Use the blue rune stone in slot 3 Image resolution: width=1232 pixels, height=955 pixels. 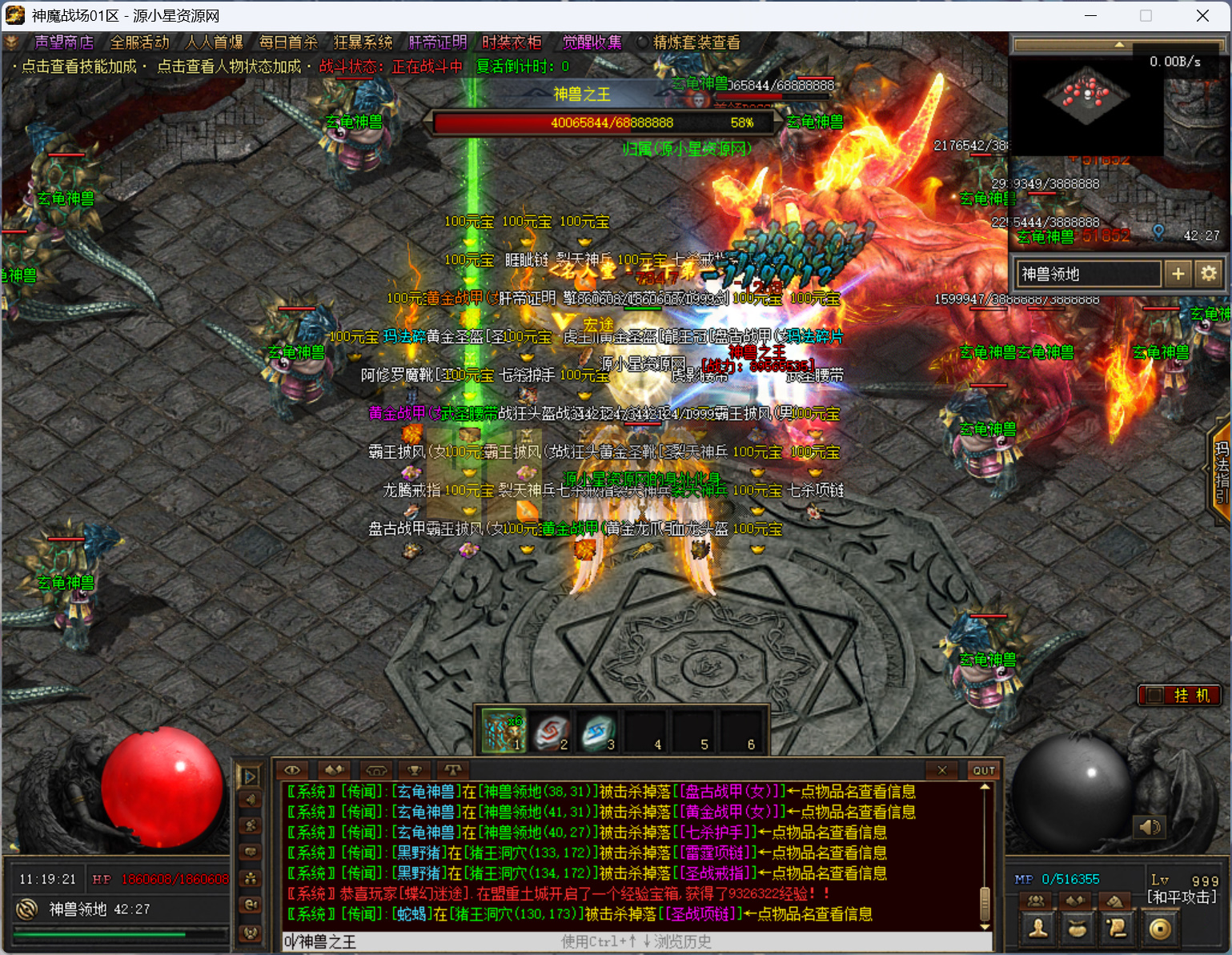[597, 732]
